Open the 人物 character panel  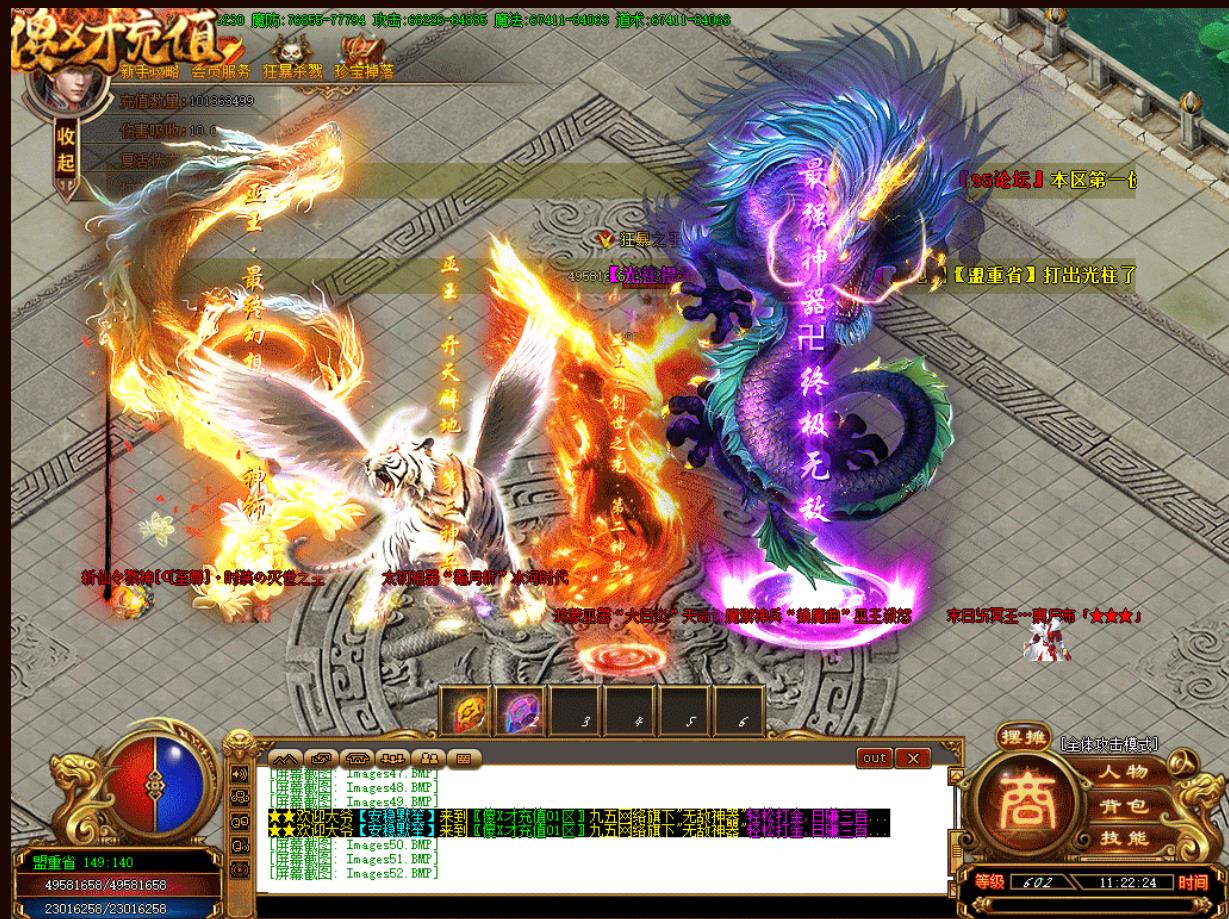(1124, 772)
